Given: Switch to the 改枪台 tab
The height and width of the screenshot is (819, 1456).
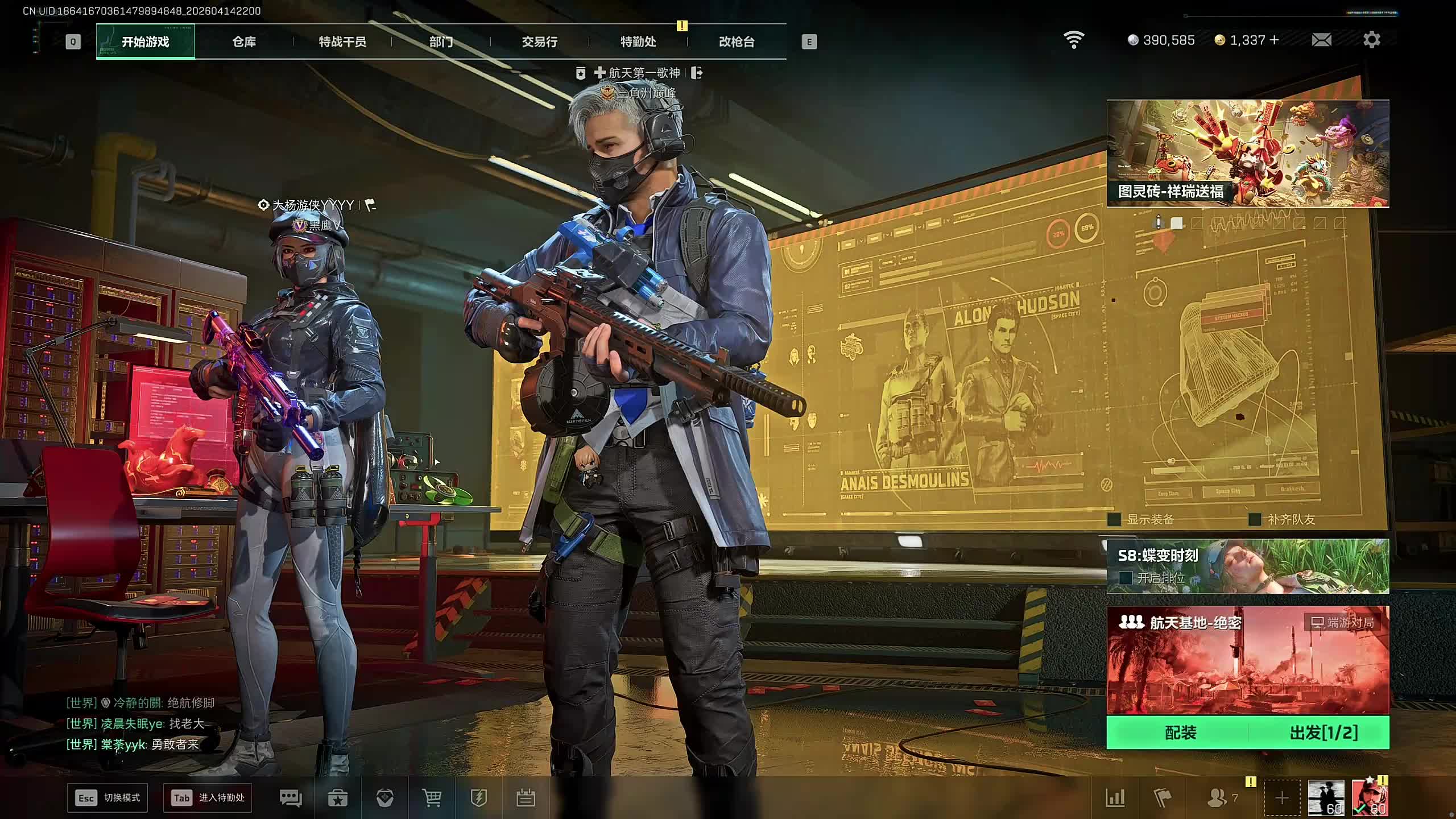Looking at the screenshot, I should pos(737,42).
